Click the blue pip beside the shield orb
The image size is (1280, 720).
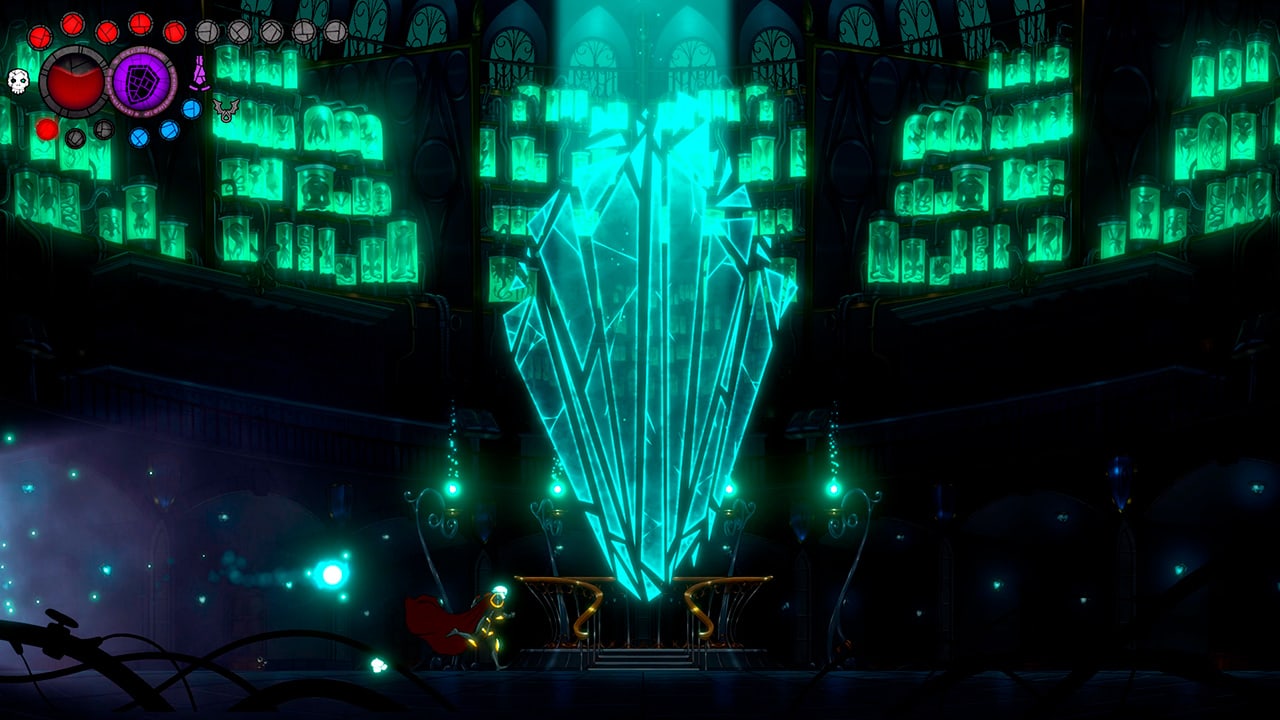coord(191,109)
